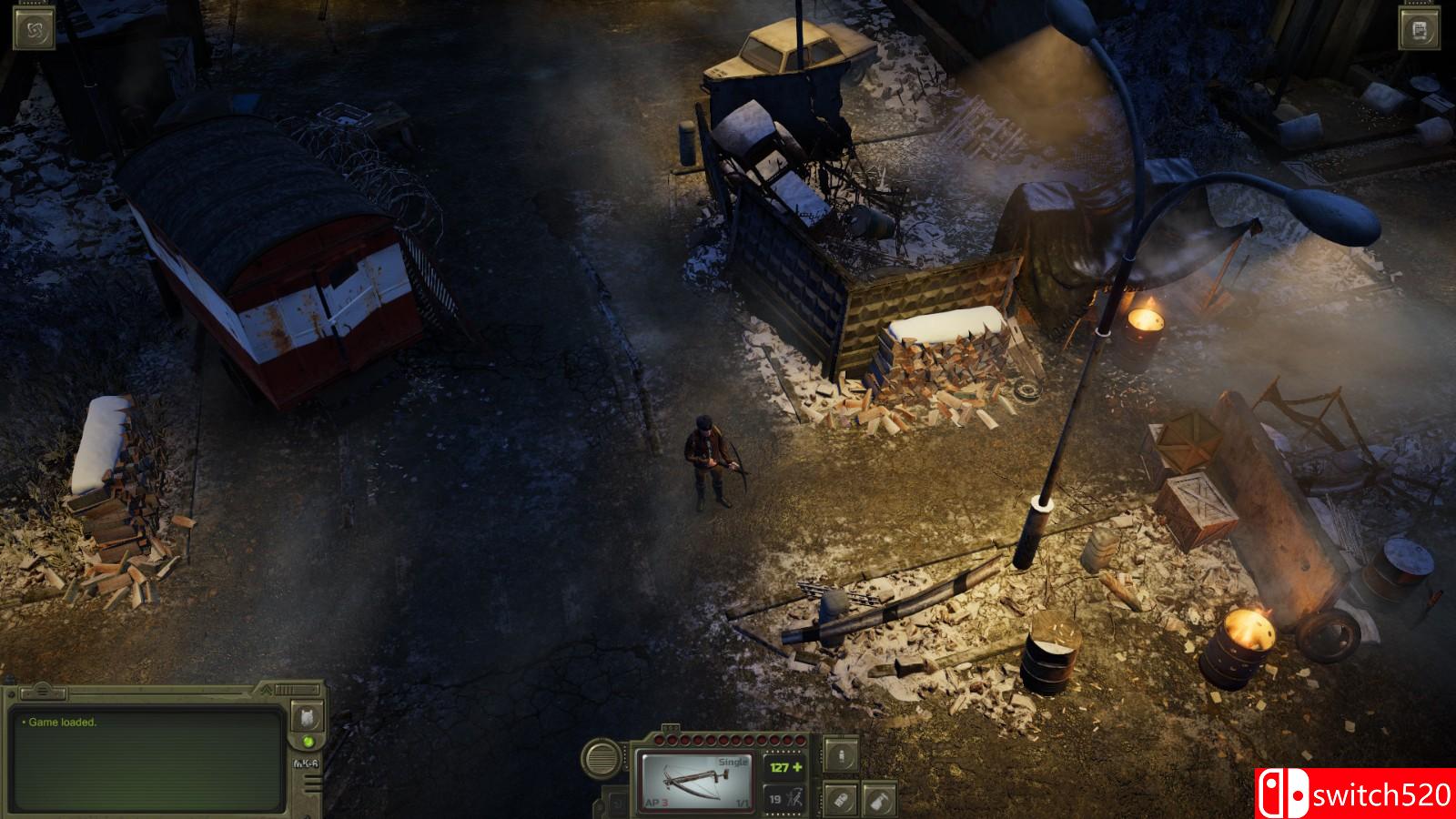This screenshot has width=1456, height=819.
Task: Click the top-right document icon button
Action: click(1421, 30)
